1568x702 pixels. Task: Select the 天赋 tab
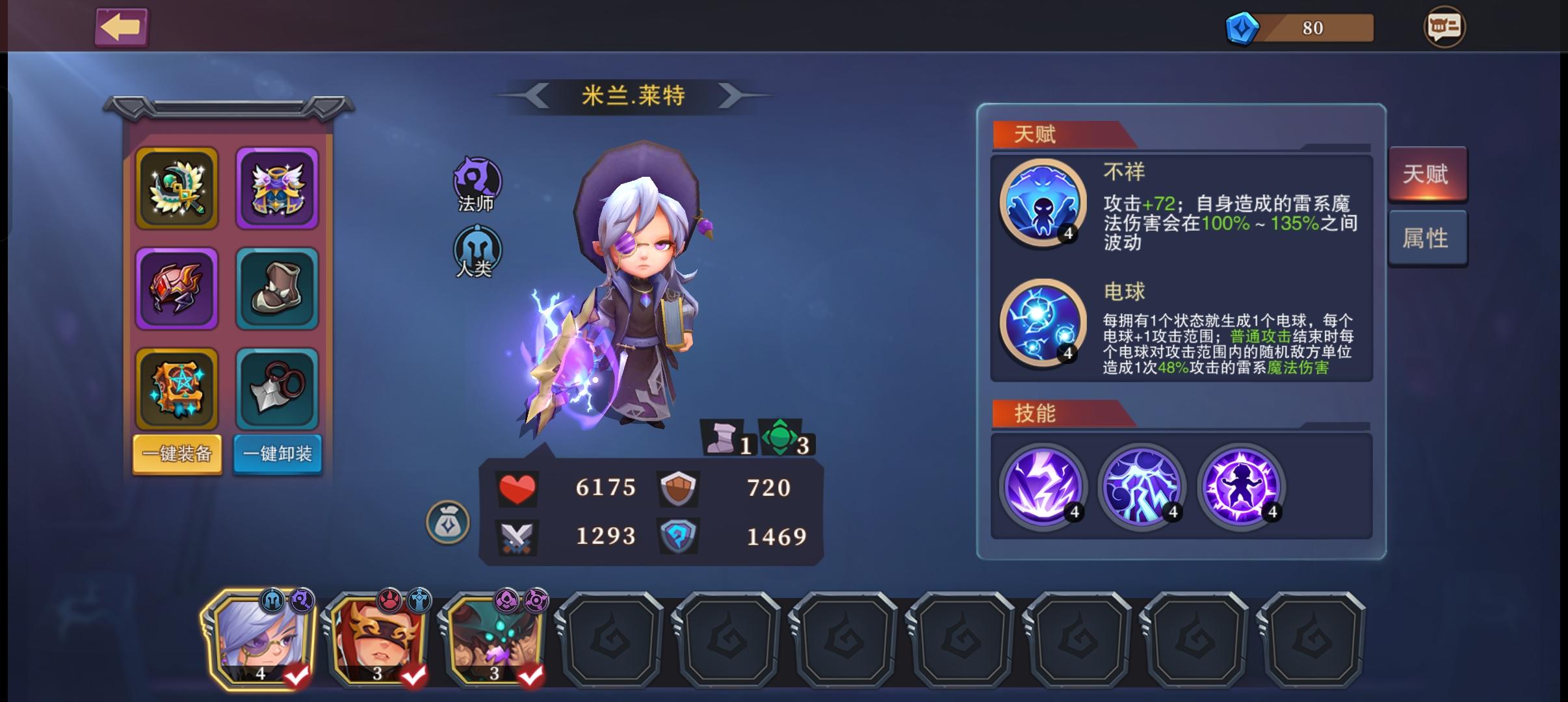pos(1428,174)
